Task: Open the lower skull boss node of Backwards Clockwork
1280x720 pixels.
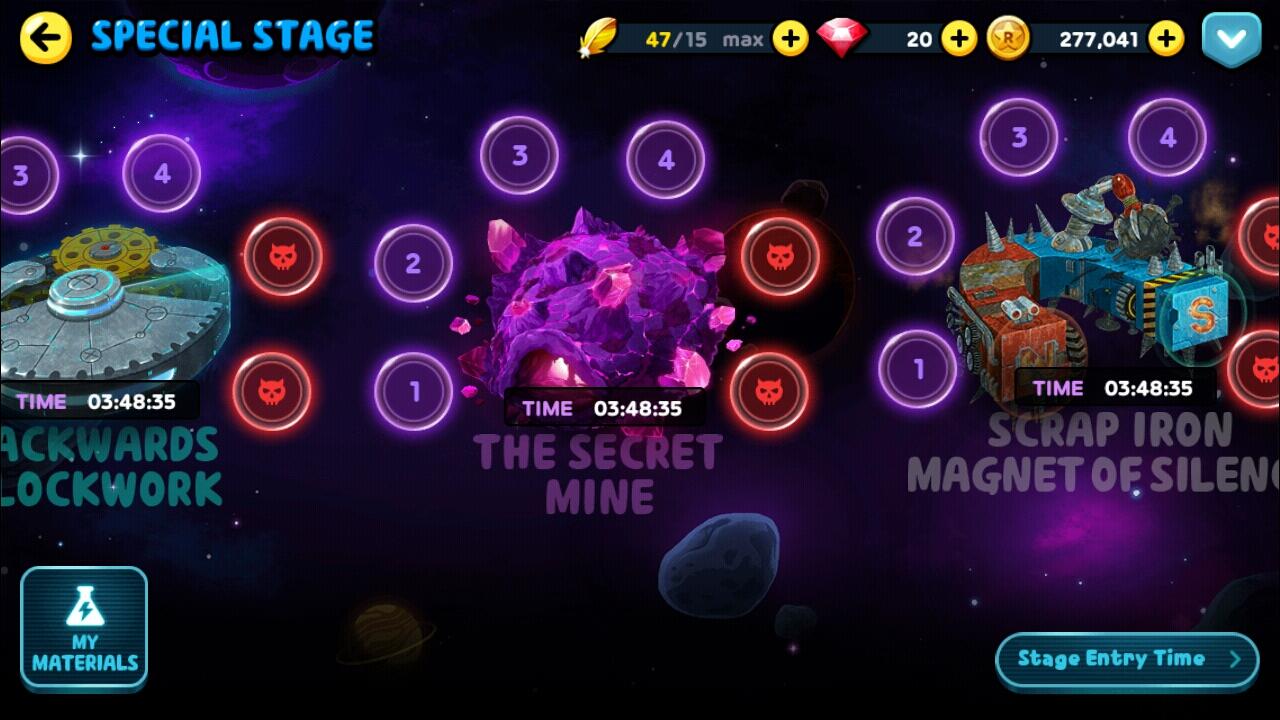Action: (275, 390)
